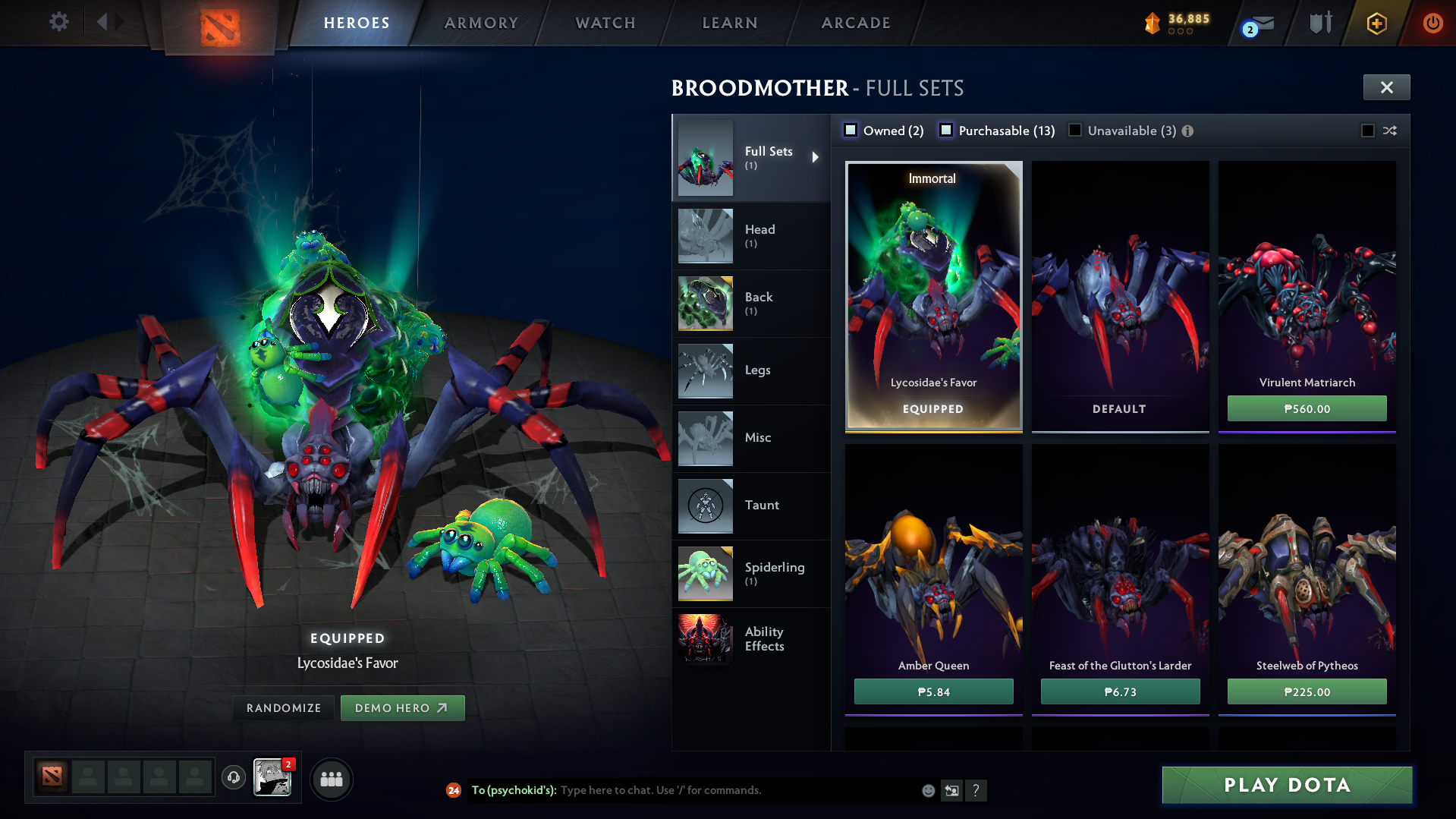Enable the Unavailable items checkbox
Image resolution: width=1456 pixels, height=819 pixels.
(1075, 130)
